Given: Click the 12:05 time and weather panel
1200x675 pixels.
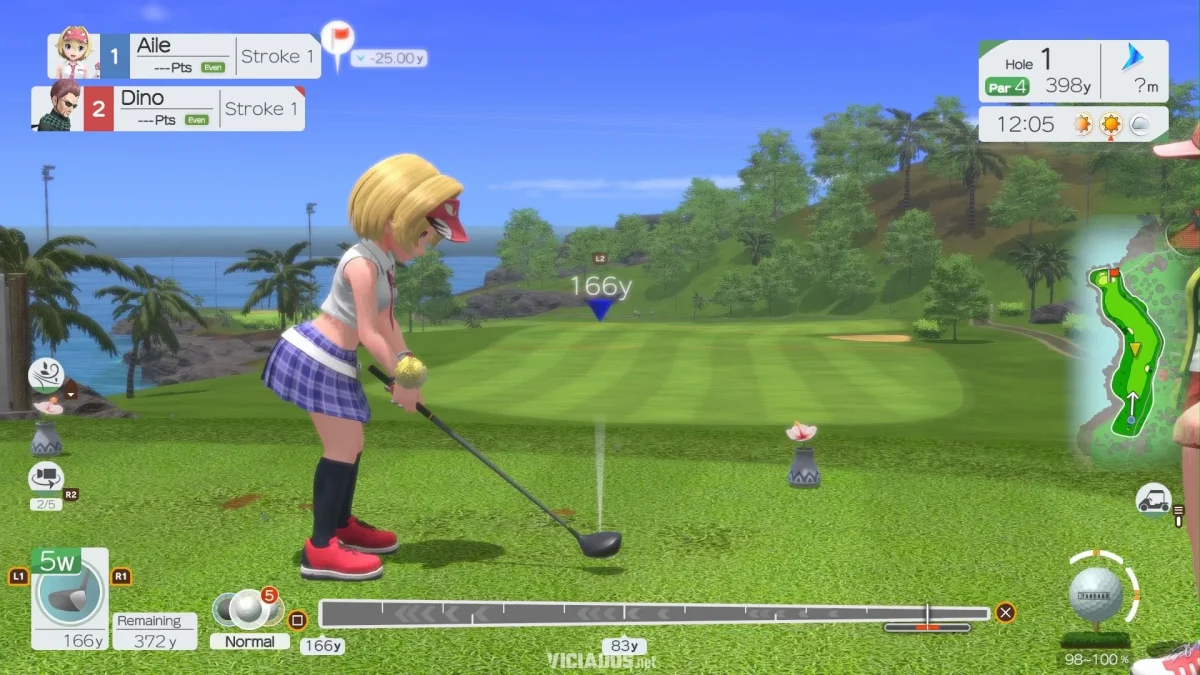Looking at the screenshot, I should 1073,125.
